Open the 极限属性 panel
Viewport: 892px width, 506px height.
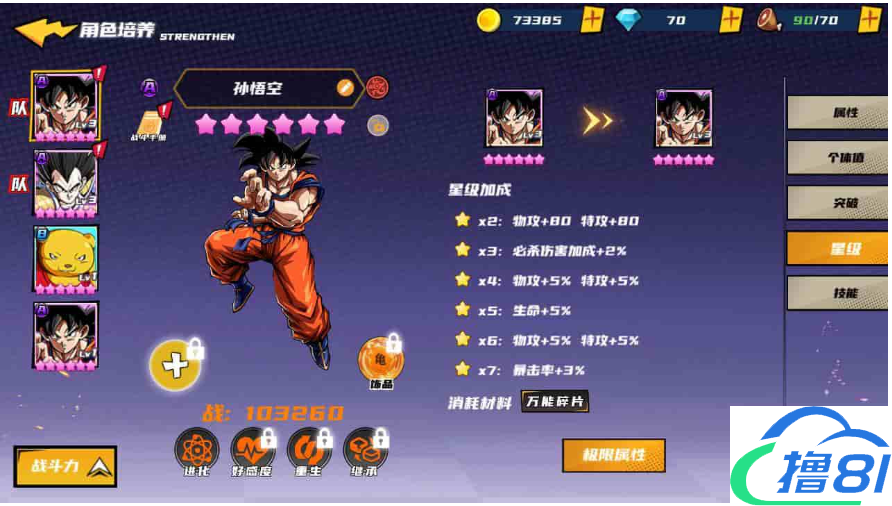click(x=613, y=455)
